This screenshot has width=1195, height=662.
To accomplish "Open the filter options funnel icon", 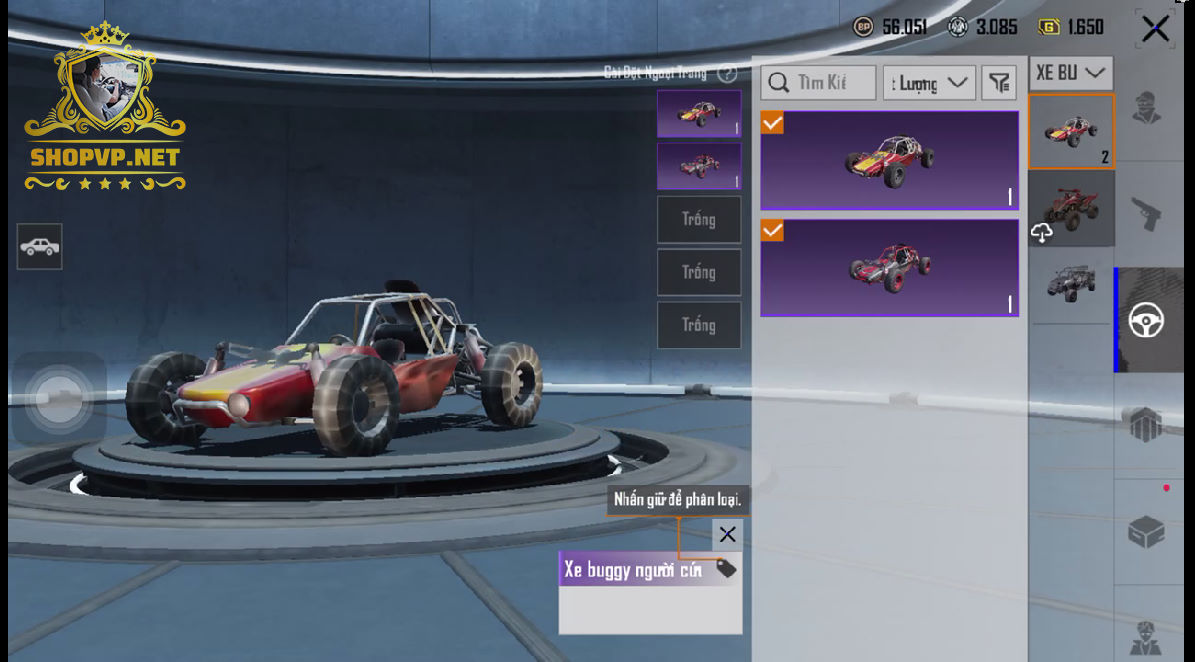I will [x=998, y=83].
